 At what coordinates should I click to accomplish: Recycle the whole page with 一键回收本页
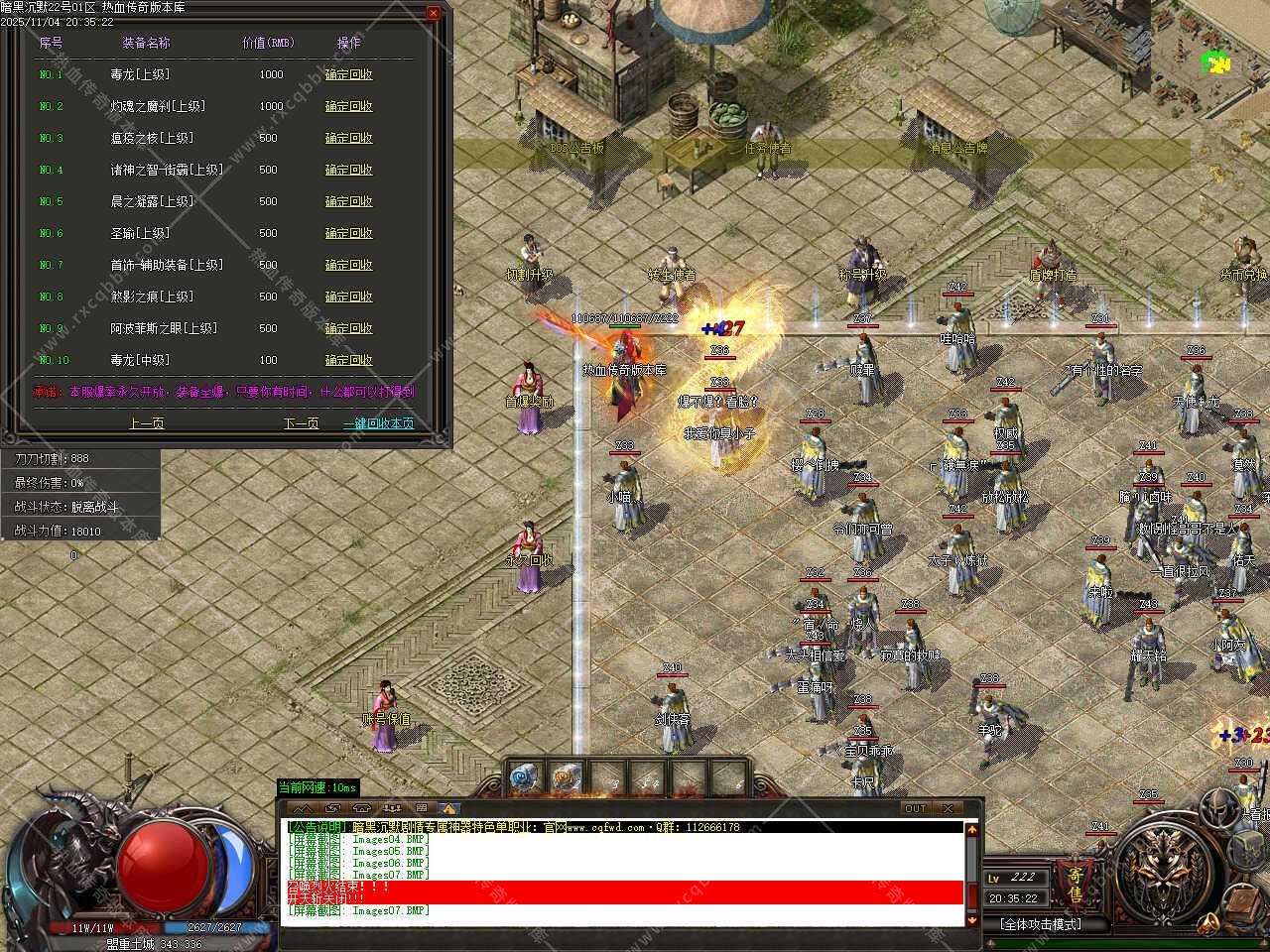click(x=378, y=422)
